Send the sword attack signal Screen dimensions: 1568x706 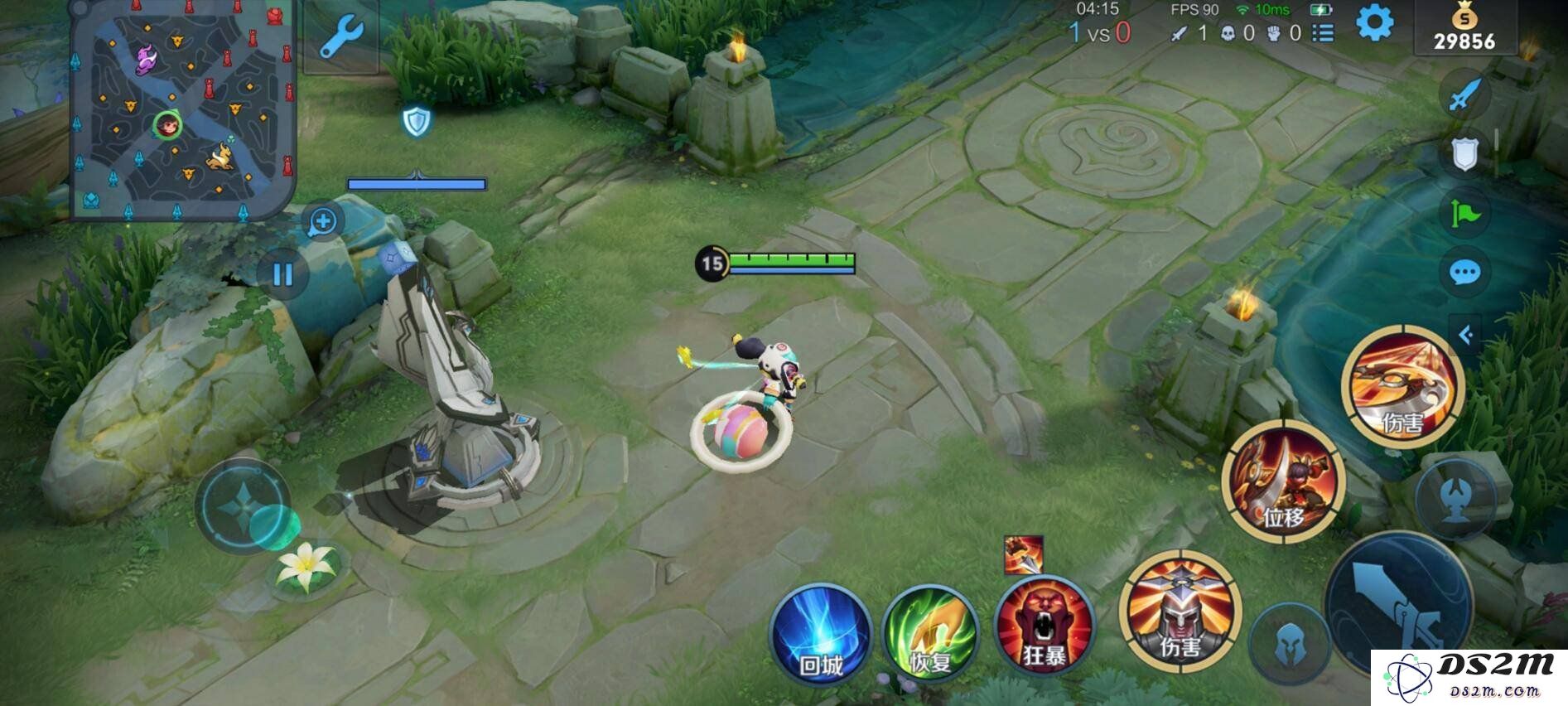pos(1464,95)
